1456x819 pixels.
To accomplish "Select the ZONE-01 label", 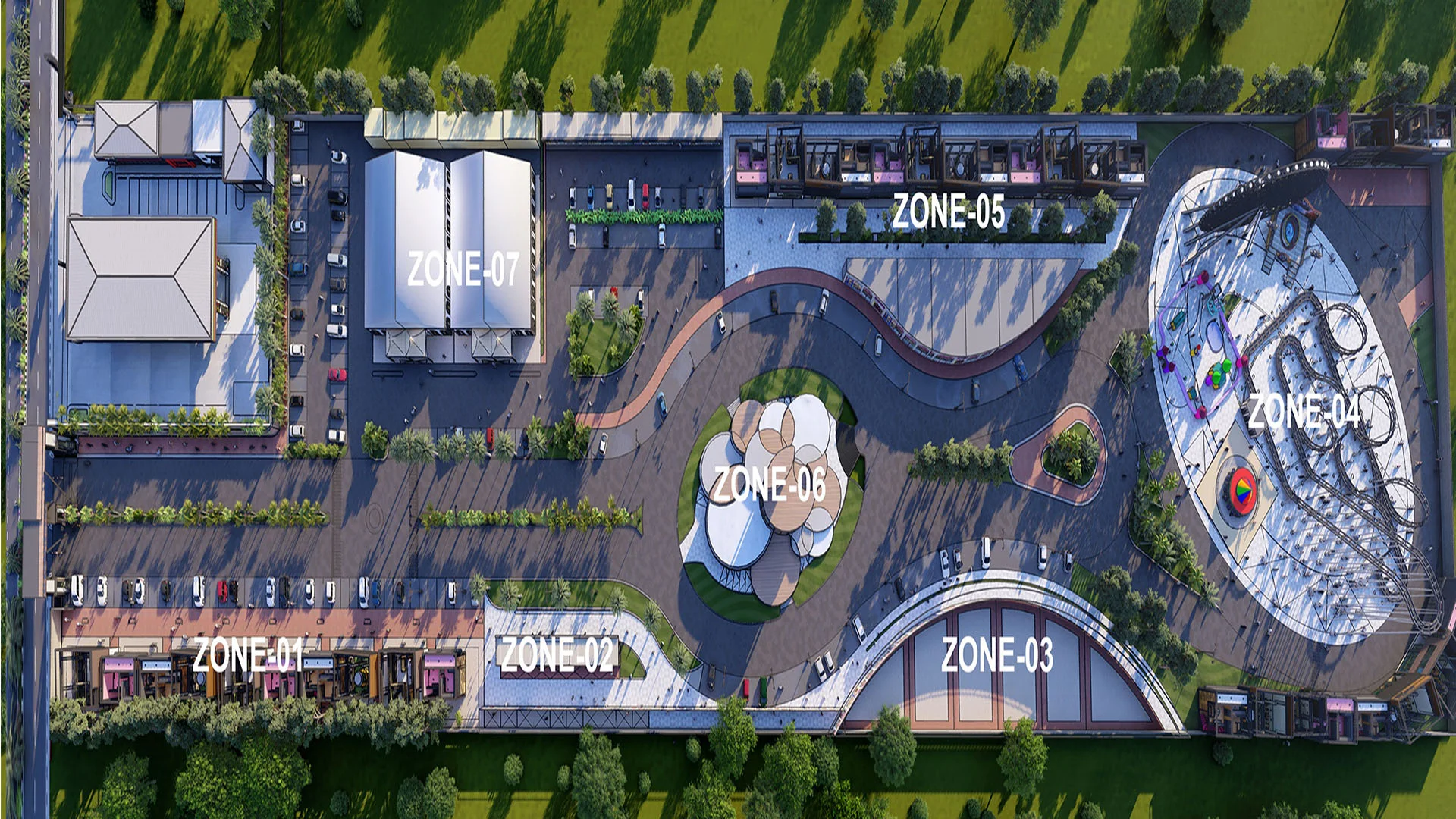I will (248, 654).
